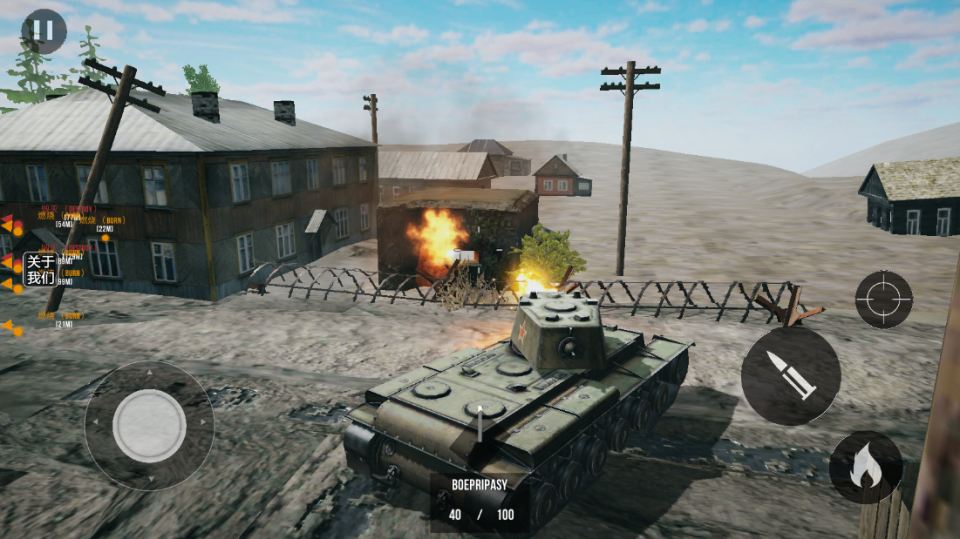Activate the flame ability button
Image resolution: width=960 pixels, height=539 pixels.
pos(866,467)
